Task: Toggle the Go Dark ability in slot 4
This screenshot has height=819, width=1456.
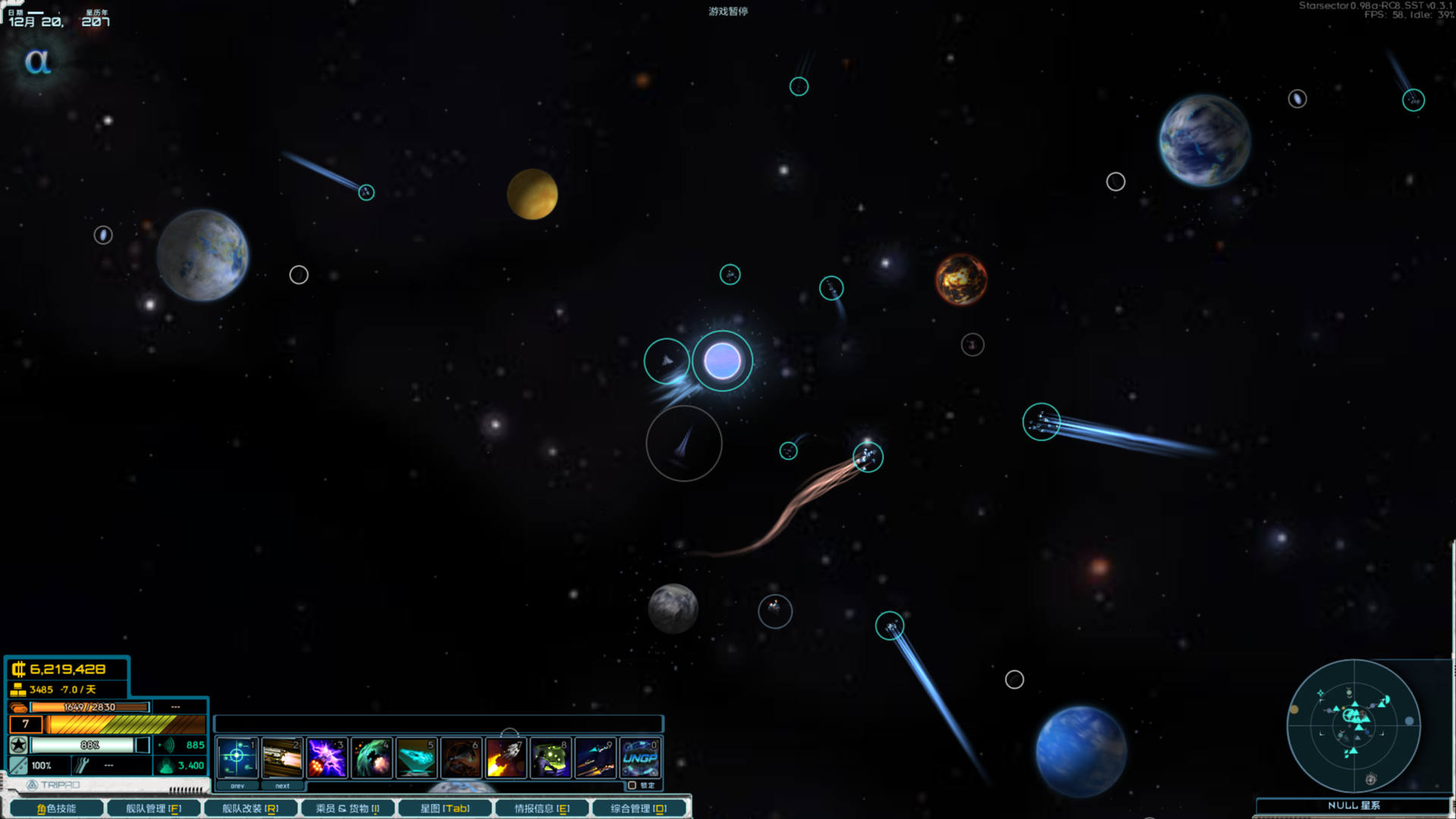Action: 372,756
